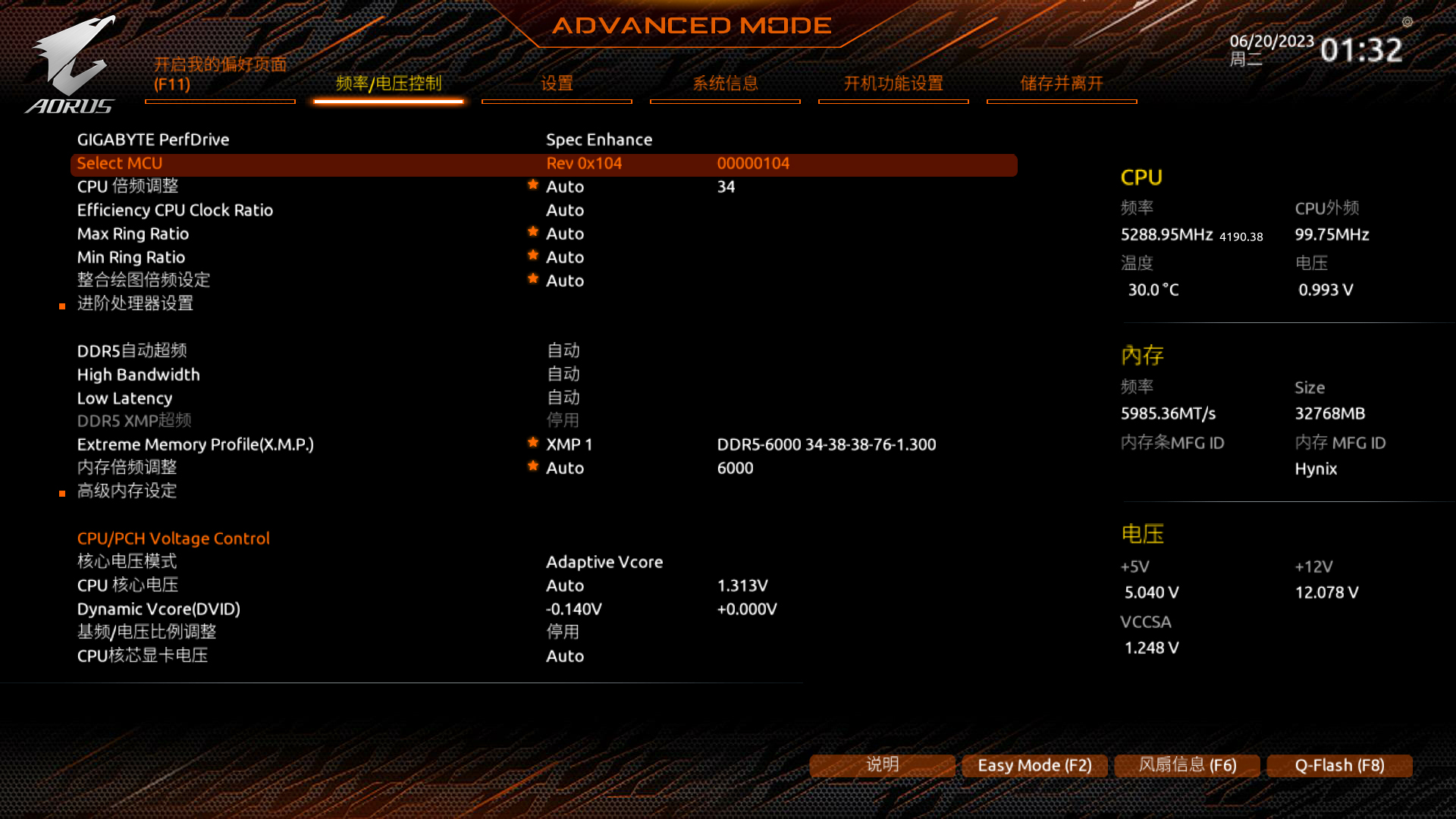Image resolution: width=1456 pixels, height=819 pixels.
Task: Select the Max Ring Ratio entry
Action: 133,234
